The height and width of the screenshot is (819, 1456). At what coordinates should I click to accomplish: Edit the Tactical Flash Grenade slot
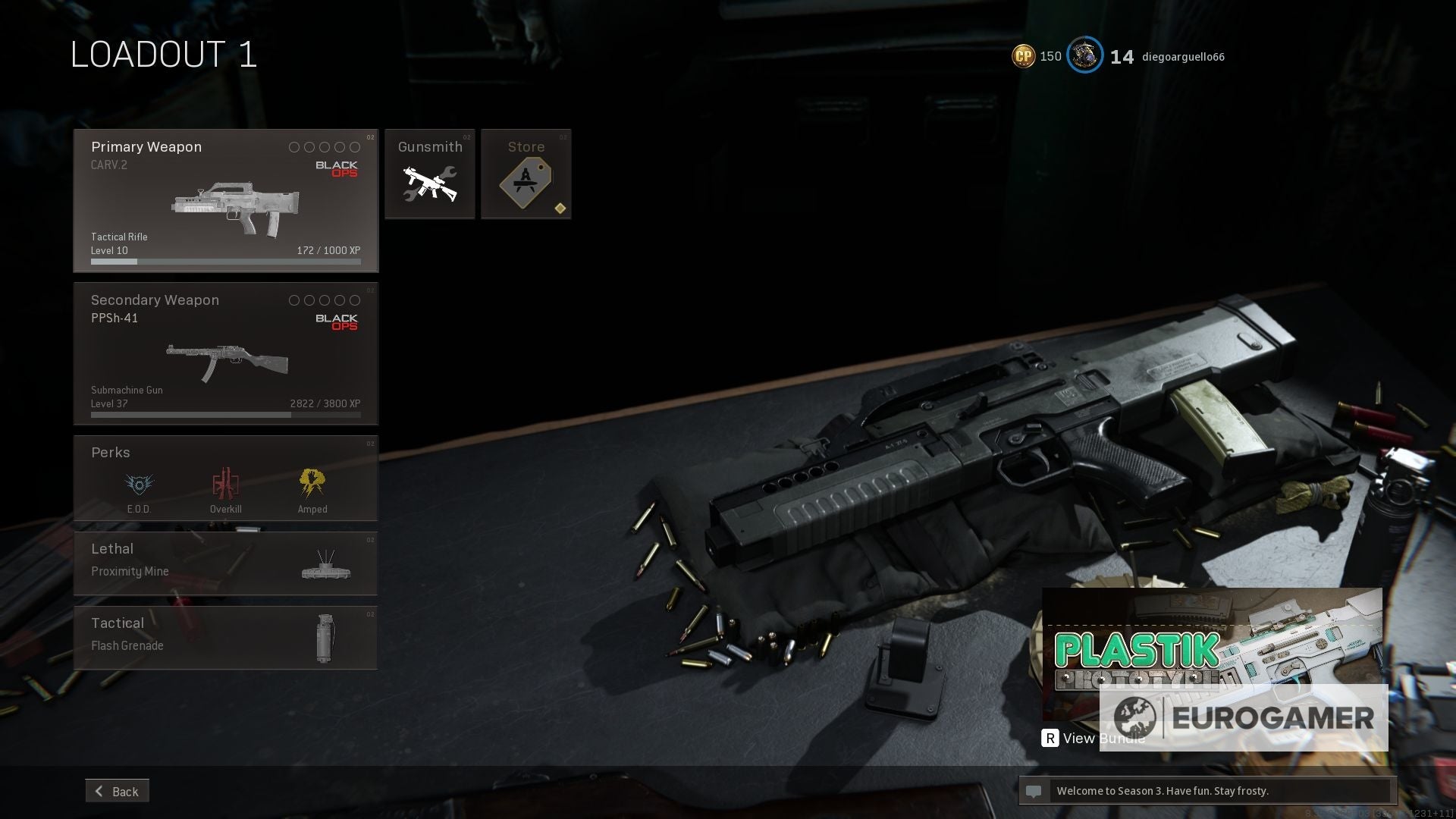[225, 637]
